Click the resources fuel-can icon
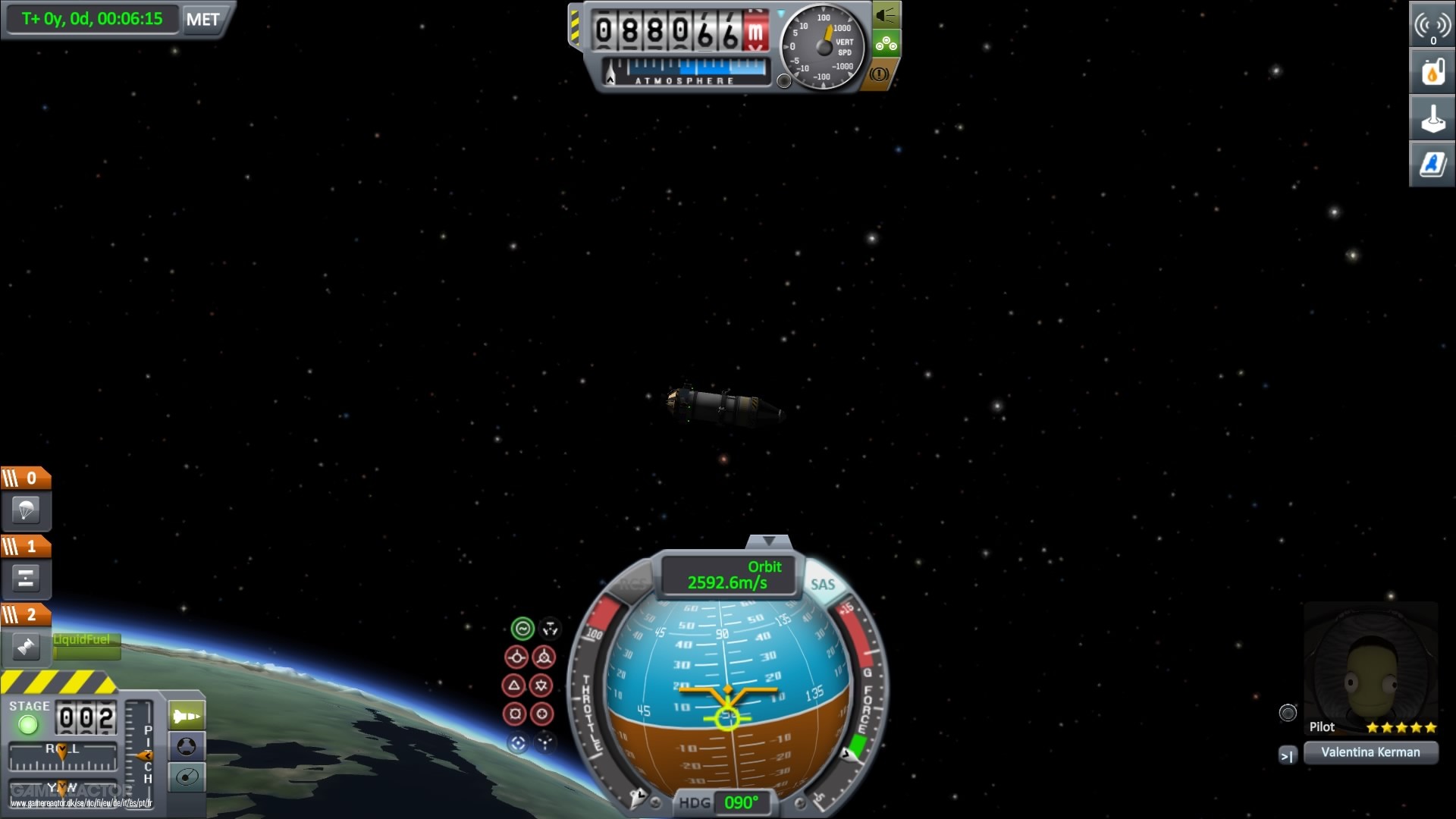This screenshot has height=819, width=1456. [1432, 72]
